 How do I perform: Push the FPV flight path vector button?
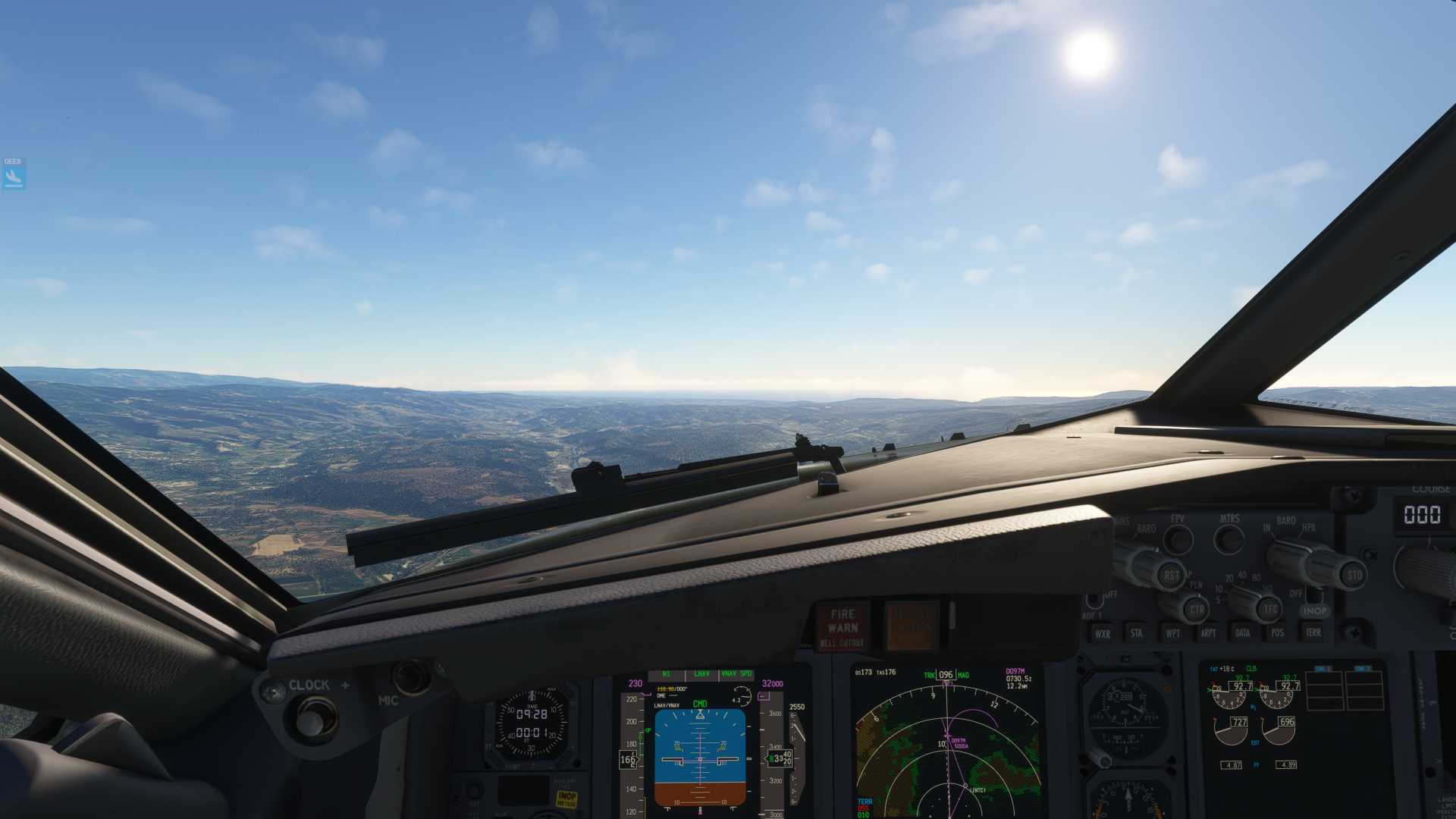coord(1178,539)
